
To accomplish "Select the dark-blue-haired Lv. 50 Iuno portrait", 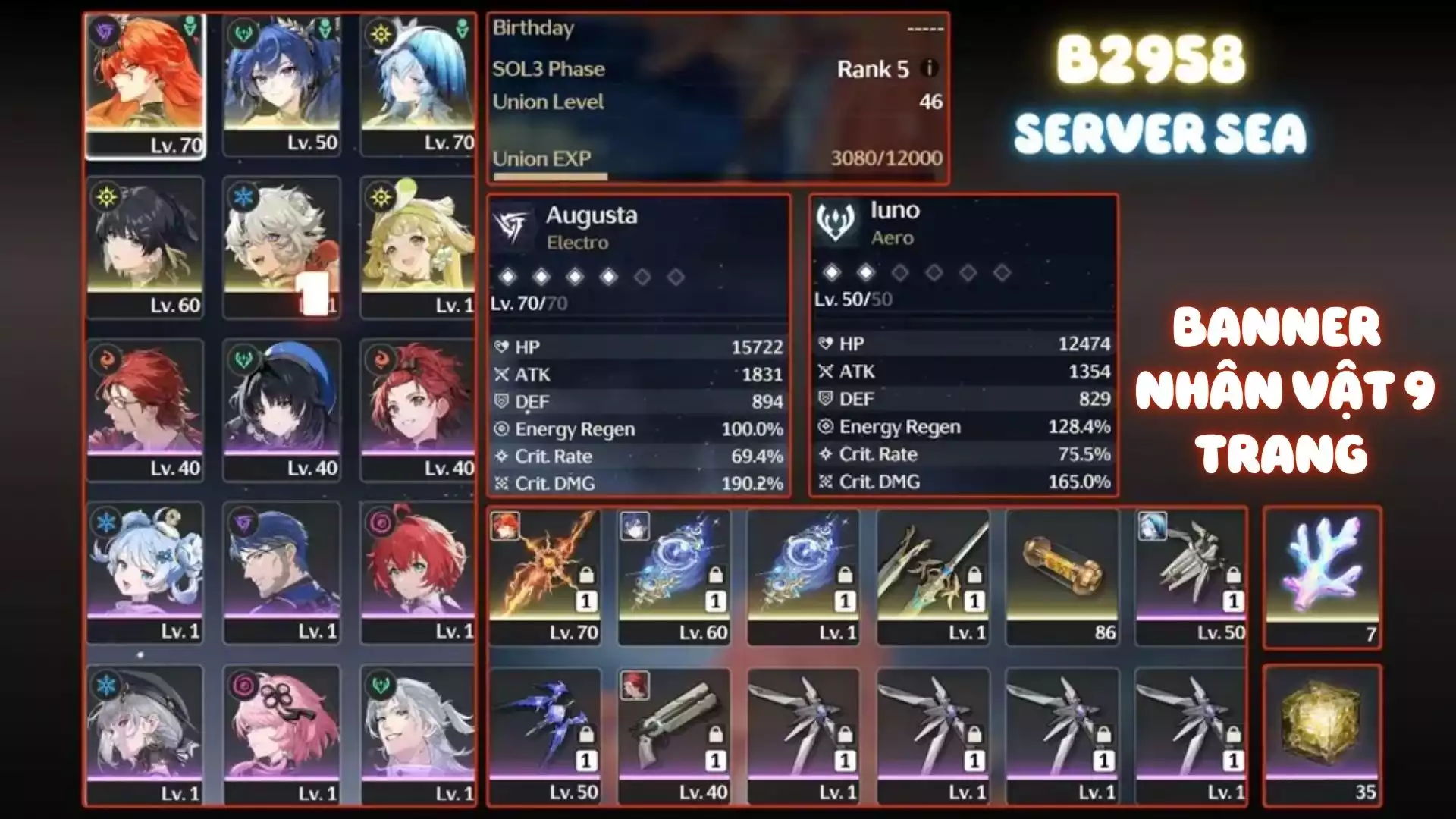I will pos(282,85).
